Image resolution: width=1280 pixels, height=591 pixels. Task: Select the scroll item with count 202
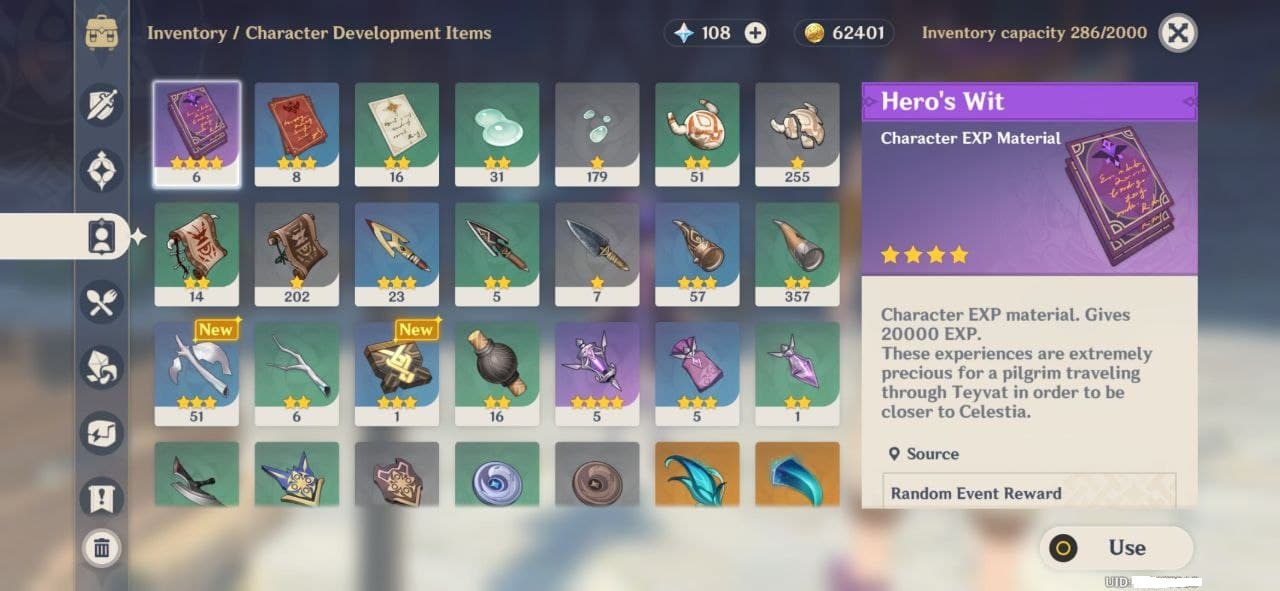tap(297, 254)
